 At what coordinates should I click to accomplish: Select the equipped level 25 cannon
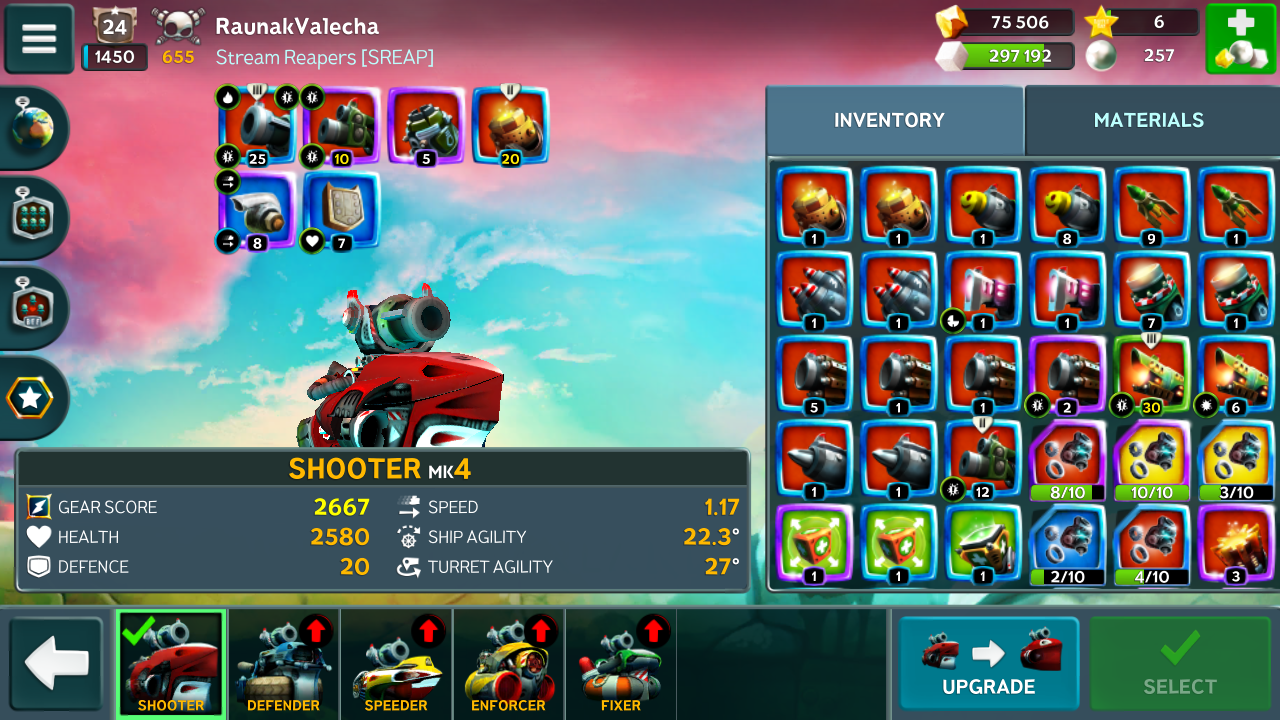[x=257, y=125]
